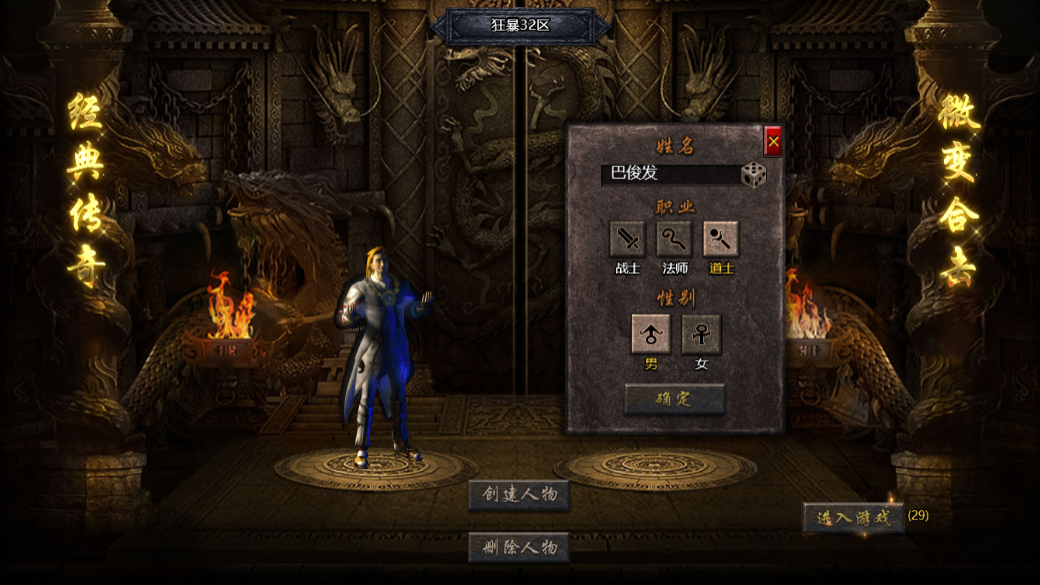Click 创建人物 to create a character
This screenshot has height=585, width=1040.
pyautogui.click(x=519, y=494)
